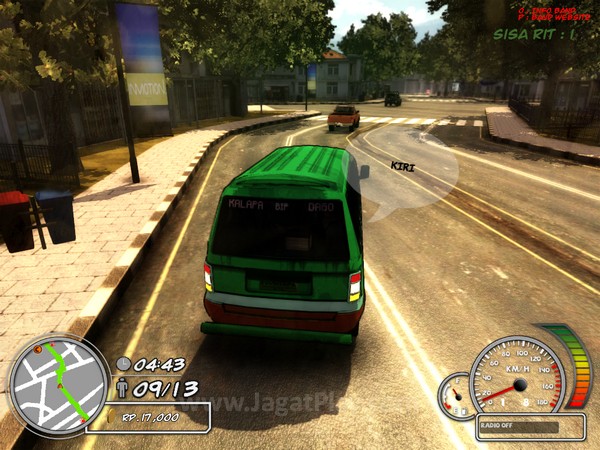Toggle the RADIO OFF panel
Viewport: 600px width, 450px height.
point(518,426)
